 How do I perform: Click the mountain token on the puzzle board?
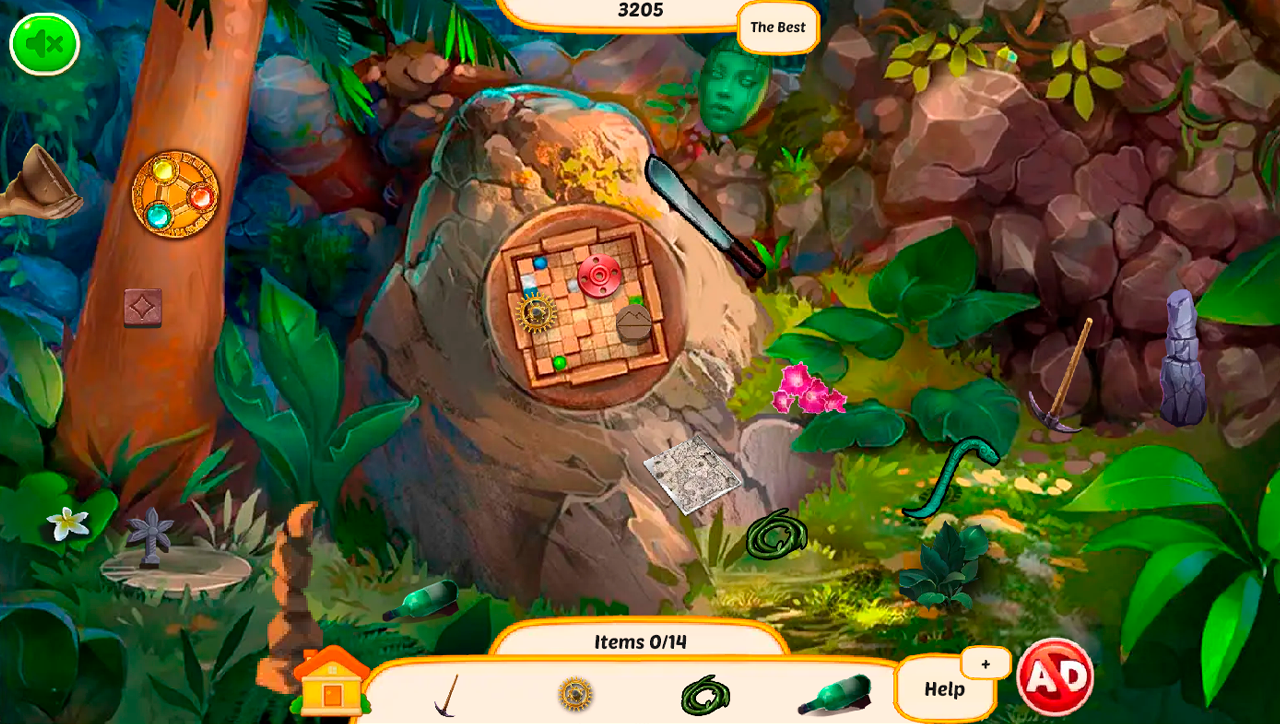click(633, 324)
